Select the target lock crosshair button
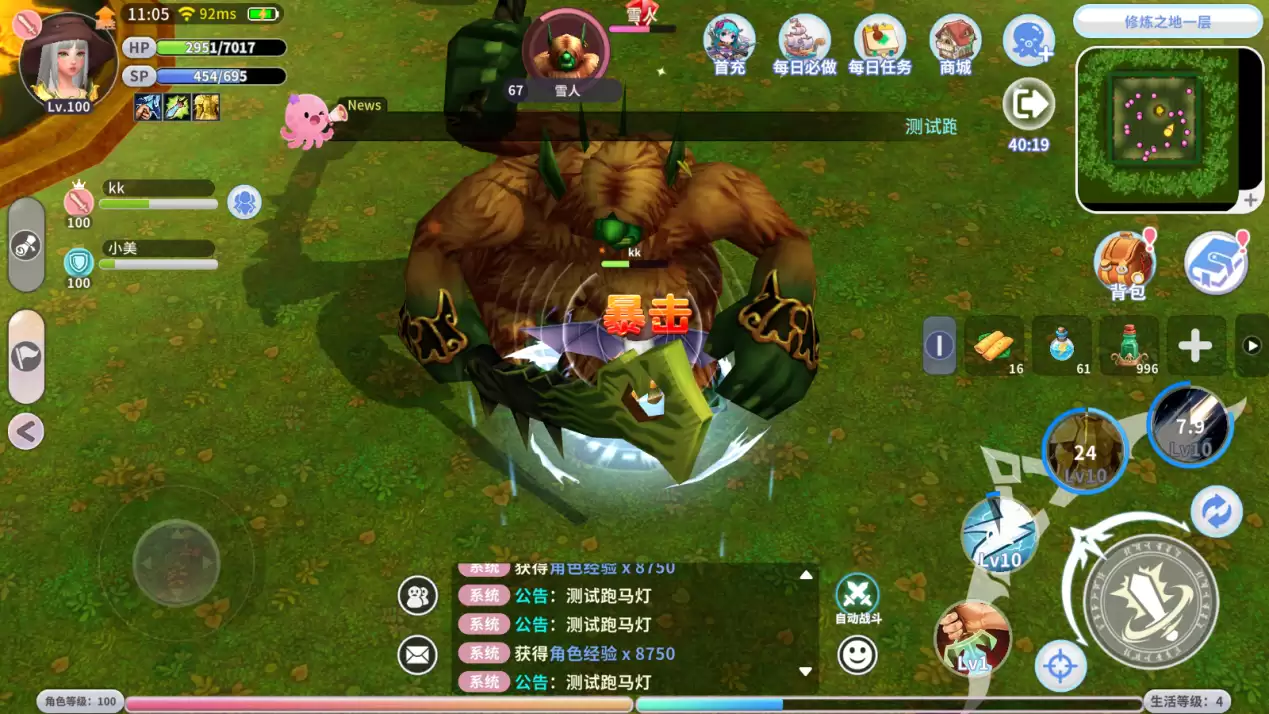 1060,665
